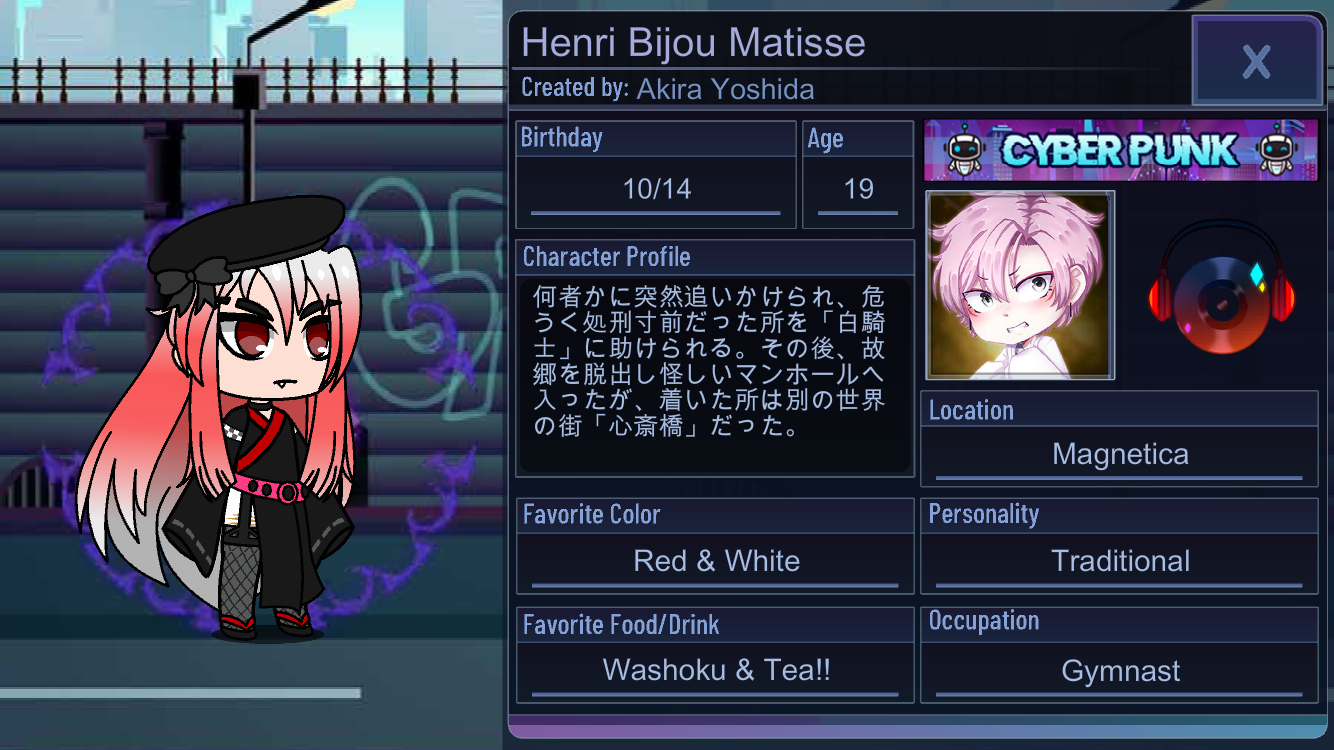The height and width of the screenshot is (750, 1334).
Task: Click the pink-haired character portrait thumbnail
Action: click(1020, 286)
